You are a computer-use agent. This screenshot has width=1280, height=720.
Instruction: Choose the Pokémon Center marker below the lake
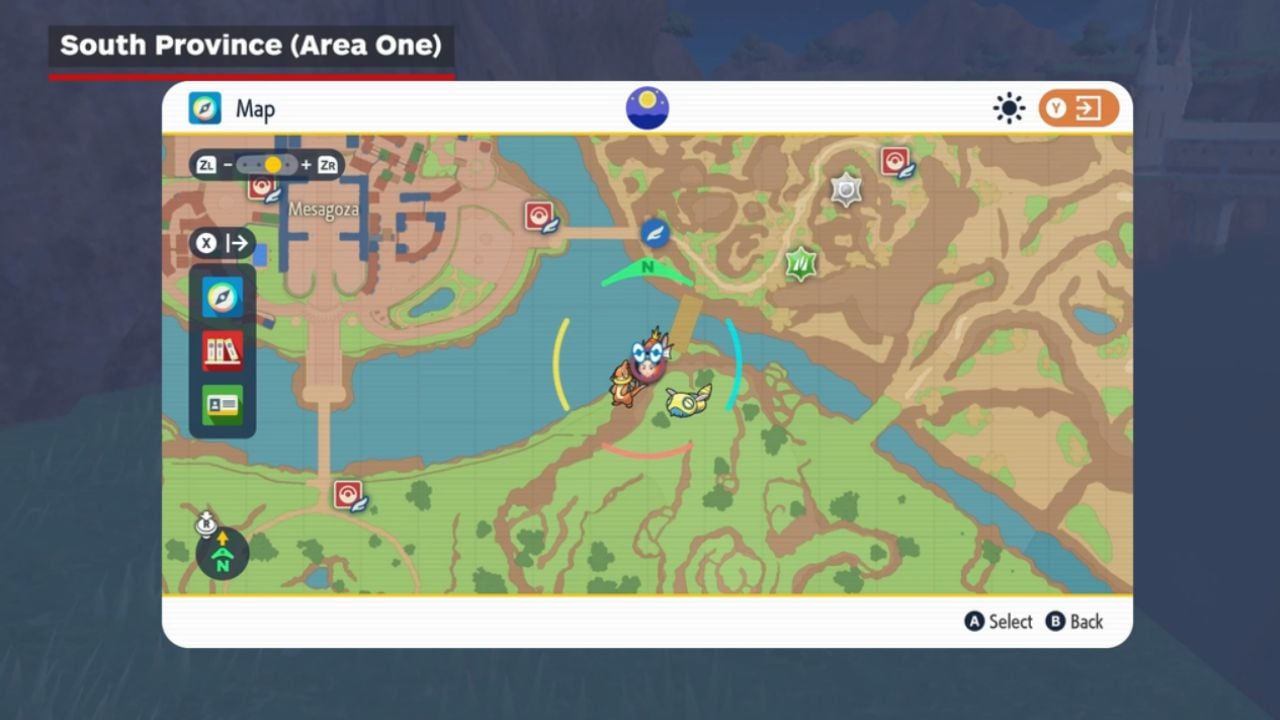349,495
